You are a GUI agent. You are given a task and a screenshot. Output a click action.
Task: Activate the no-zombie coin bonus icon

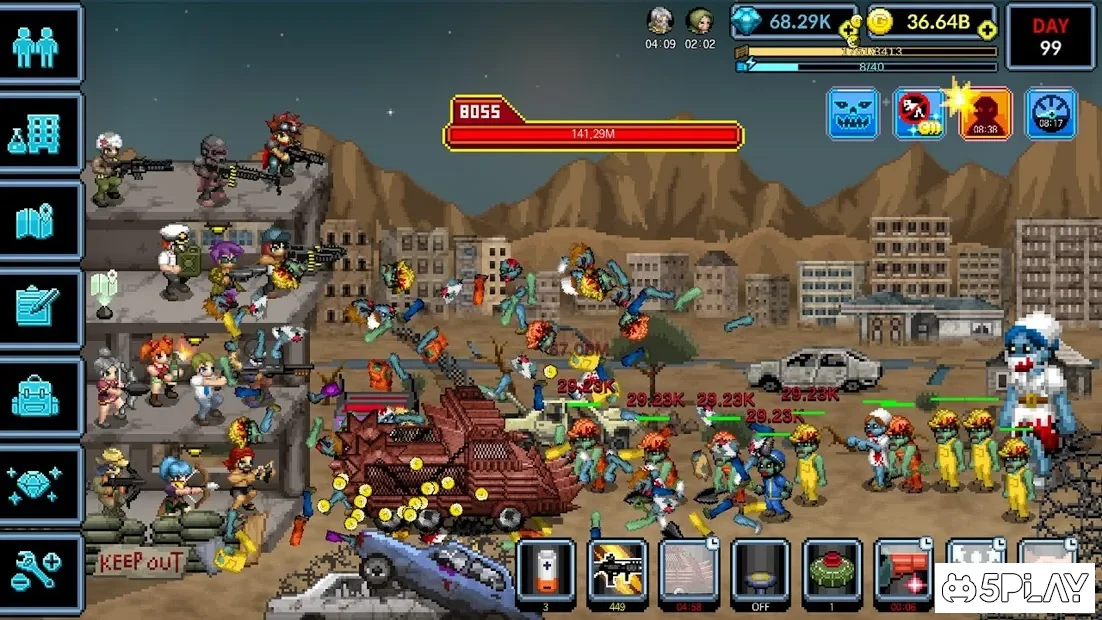pyautogui.click(x=919, y=113)
